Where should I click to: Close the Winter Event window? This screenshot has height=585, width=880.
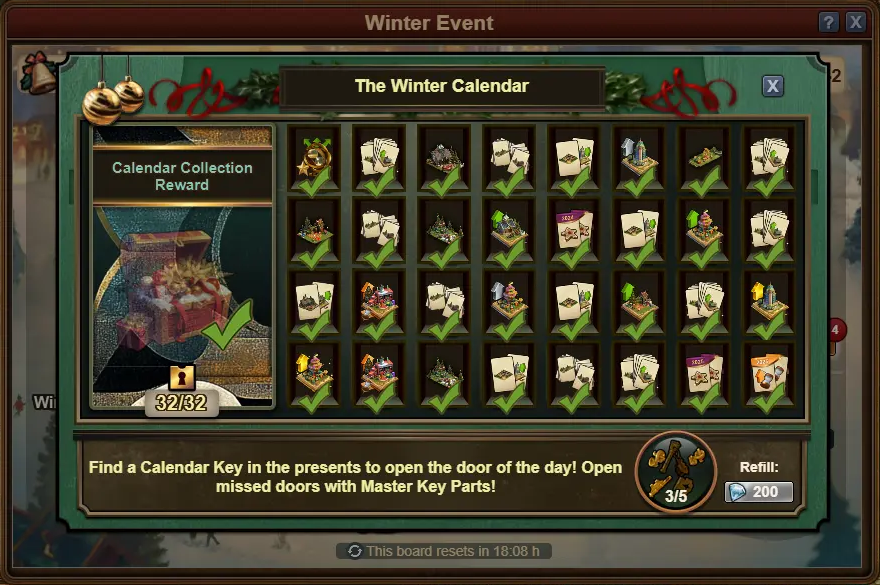point(855,22)
